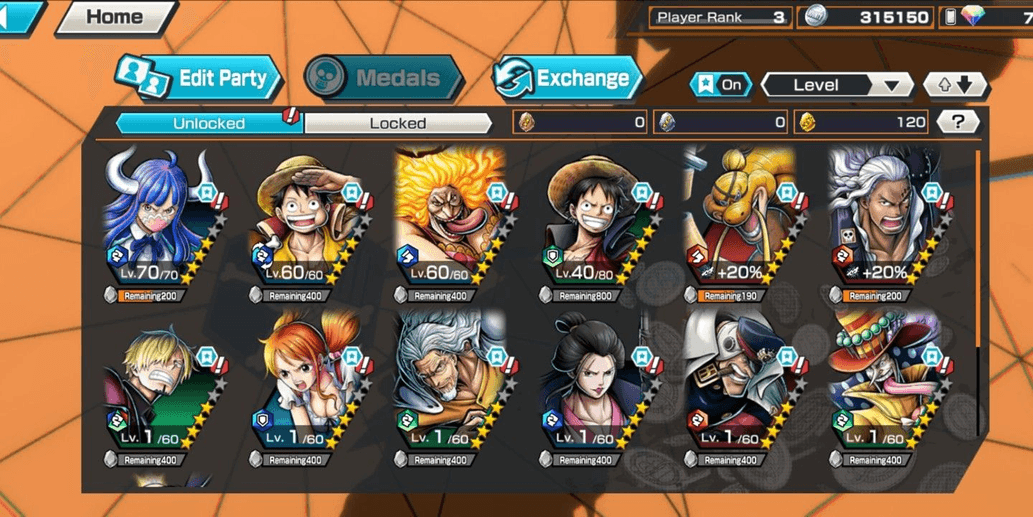
Task: Select the blue-haired horned character Lv.70
Action: [x=158, y=222]
